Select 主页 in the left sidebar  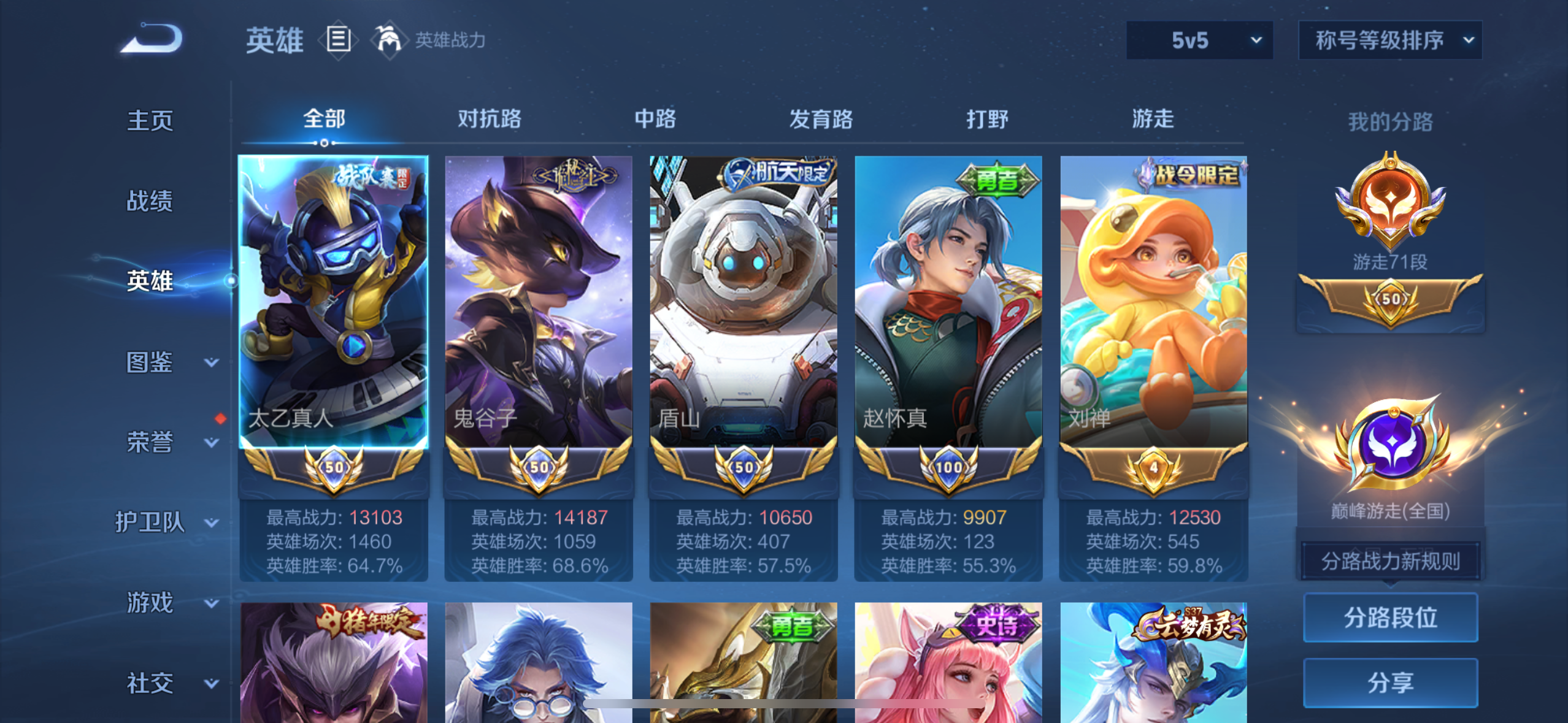click(x=149, y=121)
